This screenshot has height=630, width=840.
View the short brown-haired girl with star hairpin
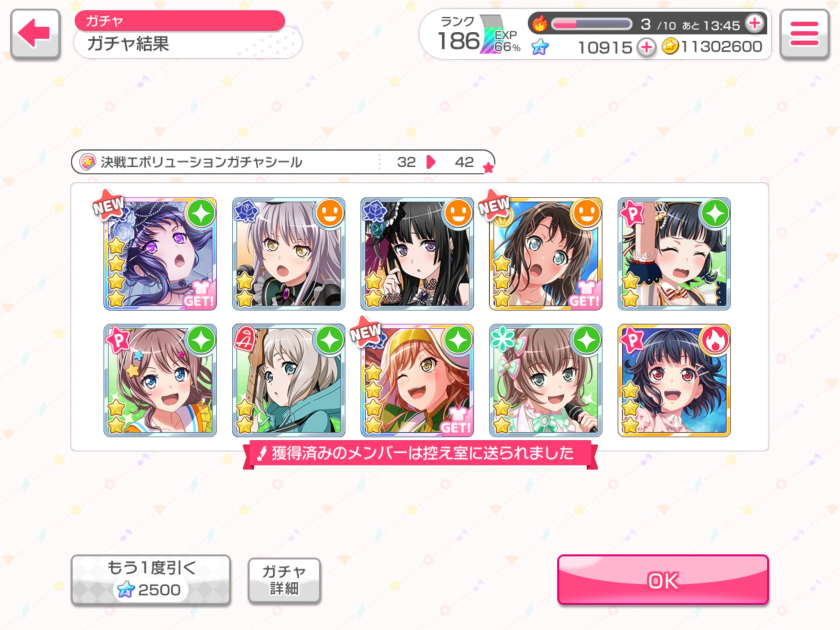tap(160, 380)
